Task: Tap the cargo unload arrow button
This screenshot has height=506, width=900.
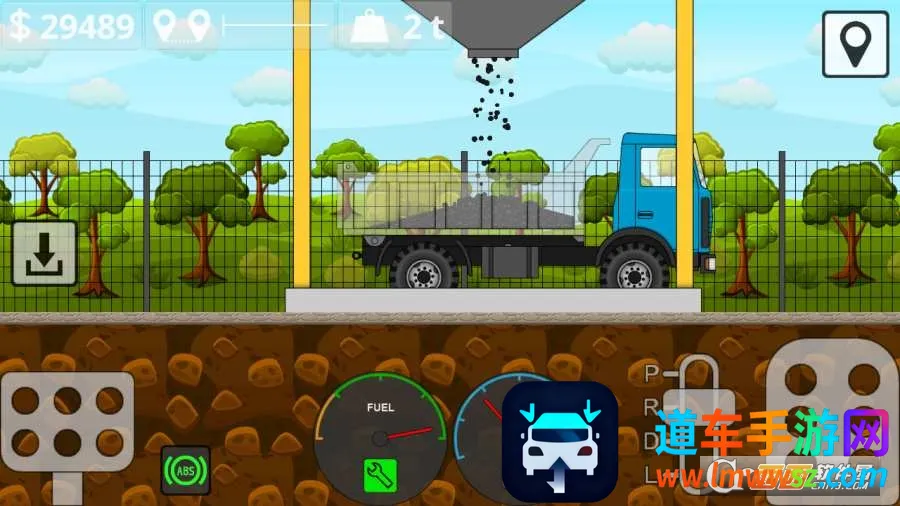Action: 44,254
